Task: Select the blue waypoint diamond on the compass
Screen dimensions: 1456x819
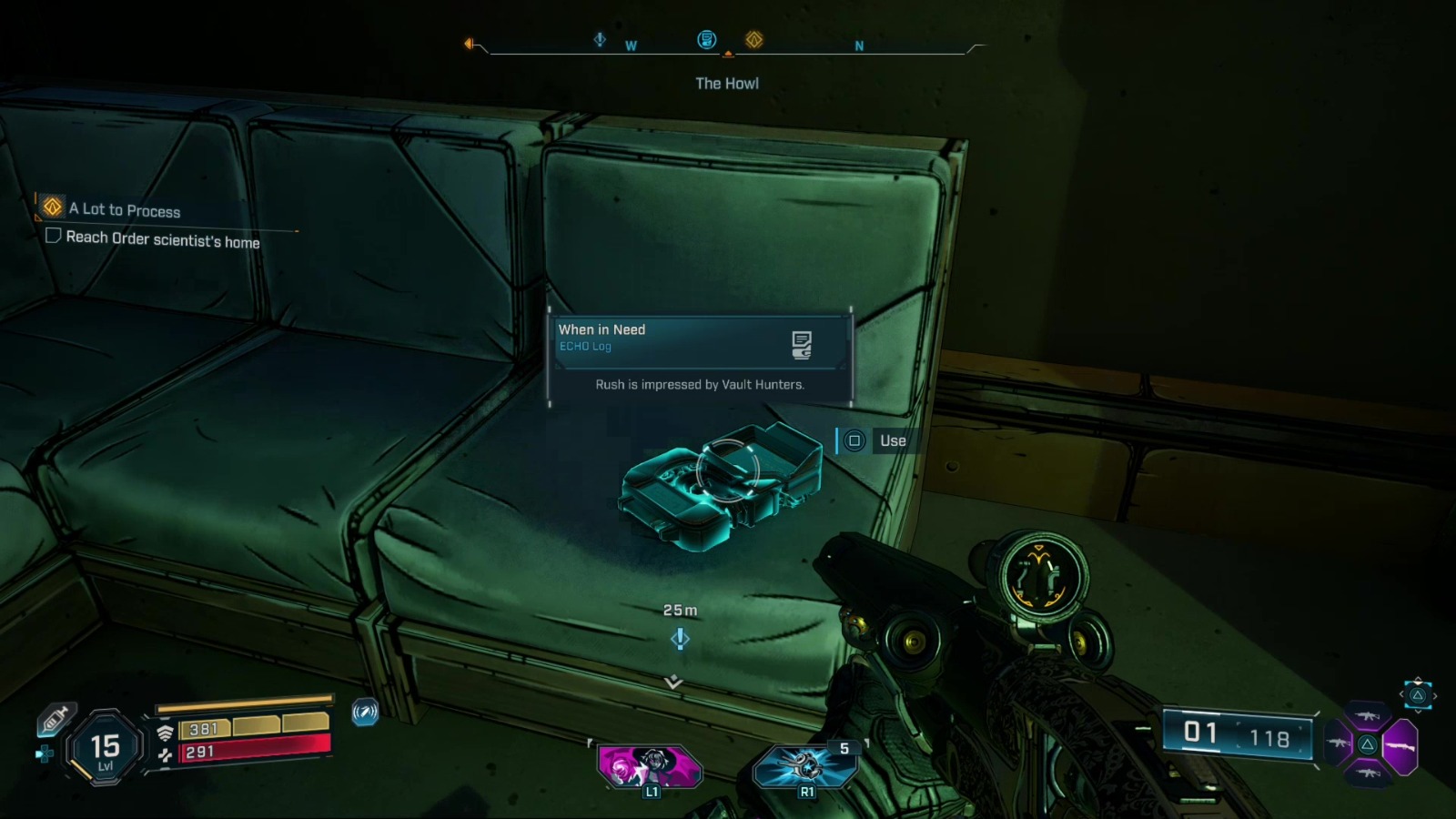Action: click(x=600, y=39)
